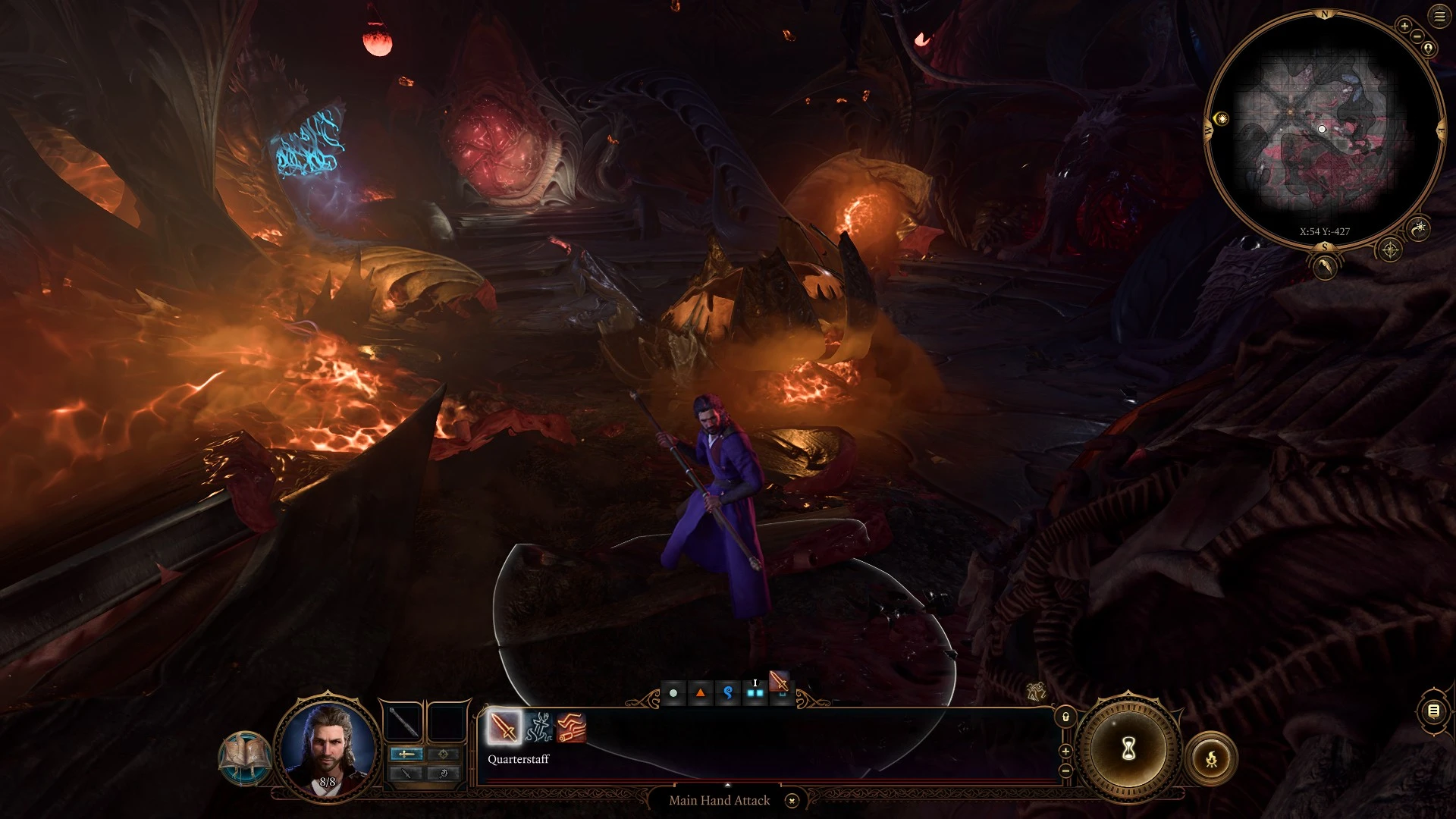Image resolution: width=1456 pixels, height=819 pixels.
Task: Zoom out on the minimap
Action: (x=1416, y=36)
